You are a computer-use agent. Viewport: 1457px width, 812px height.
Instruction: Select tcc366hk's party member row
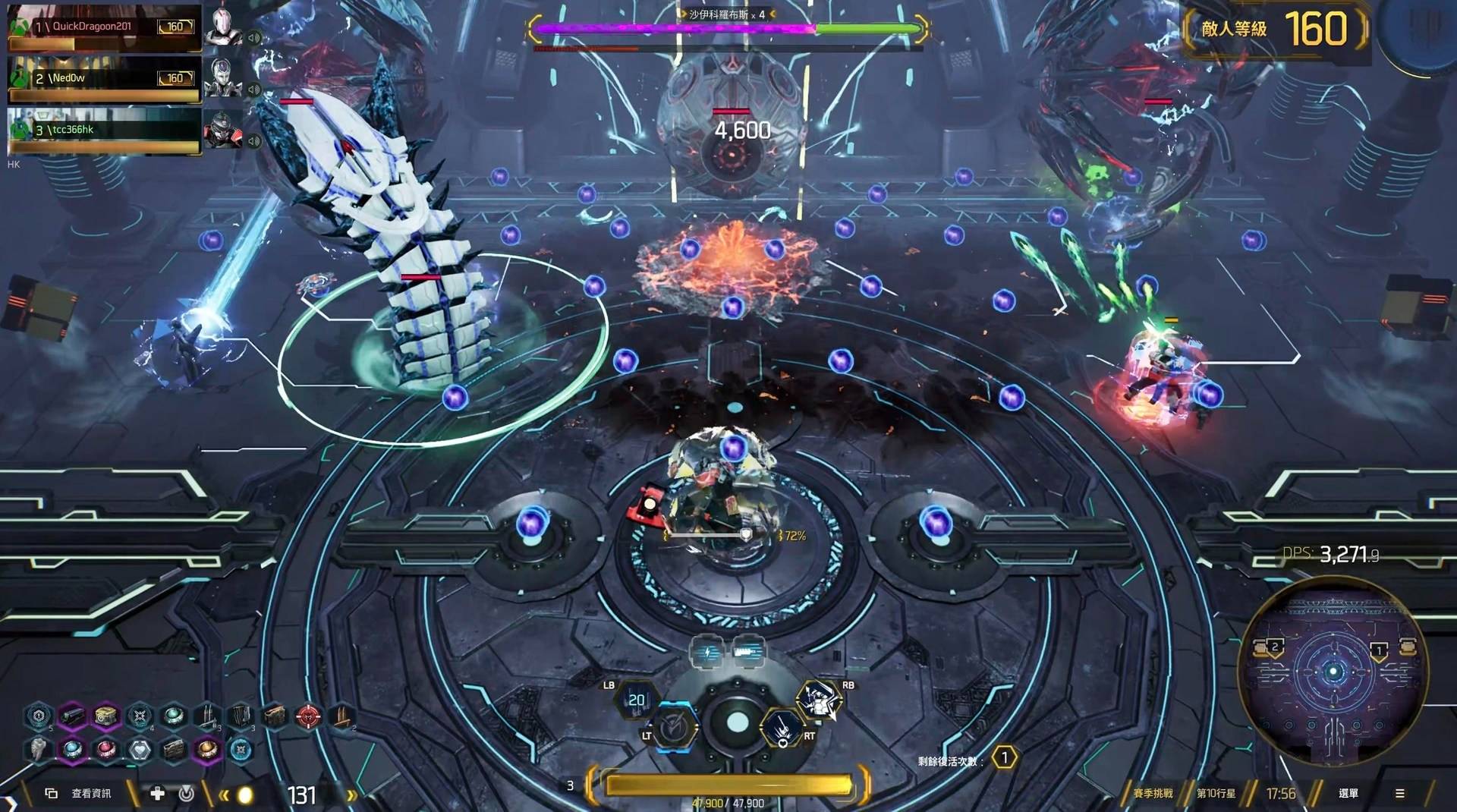104,131
